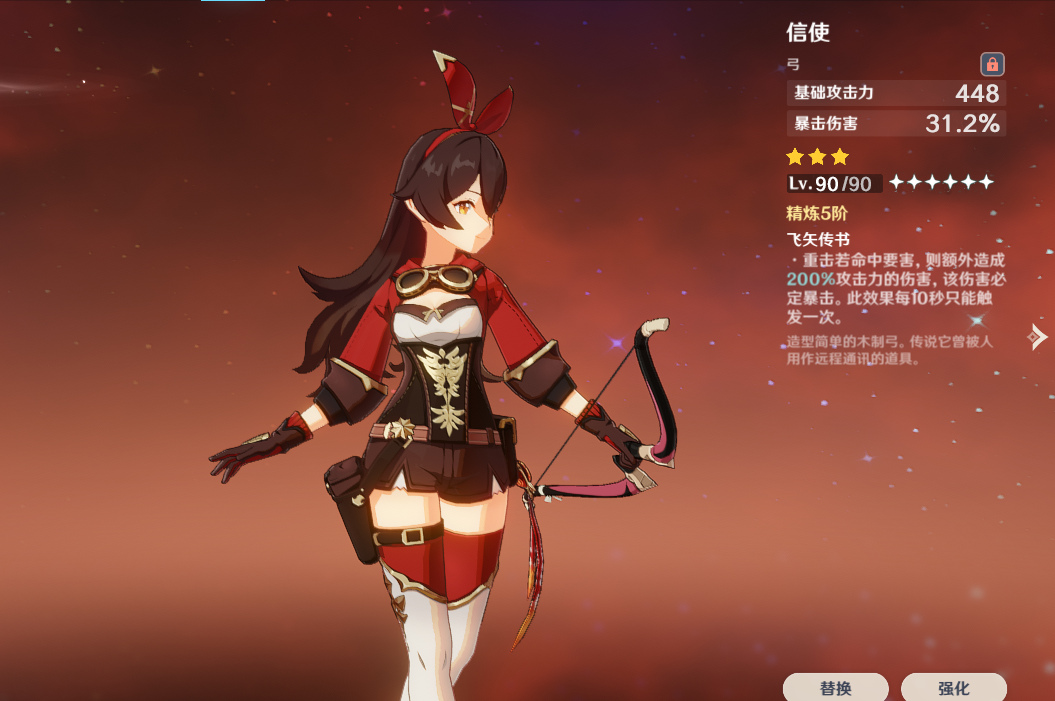
Task: Toggle the weapon lock icon
Action: click(992, 65)
